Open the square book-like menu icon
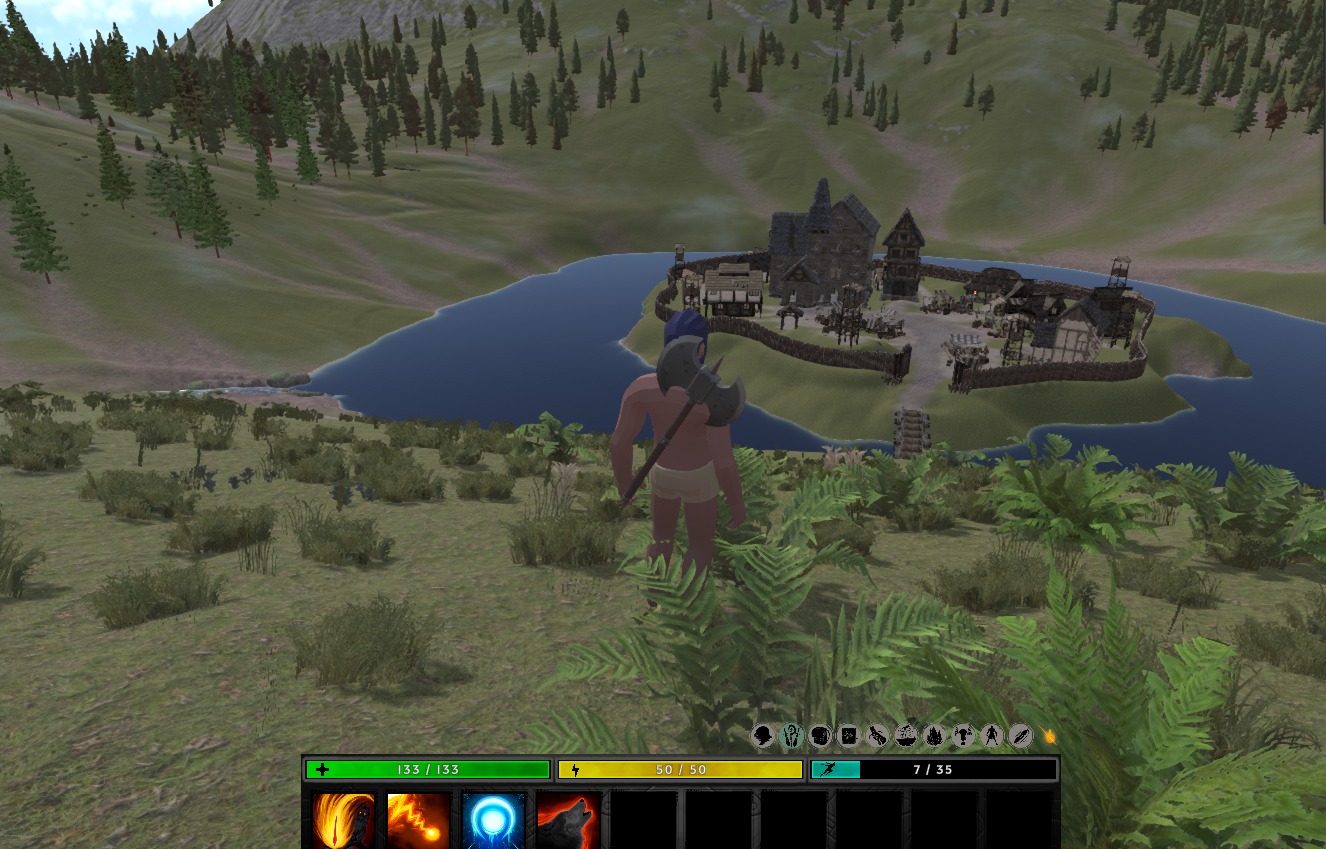Image resolution: width=1326 pixels, height=849 pixels. click(848, 736)
